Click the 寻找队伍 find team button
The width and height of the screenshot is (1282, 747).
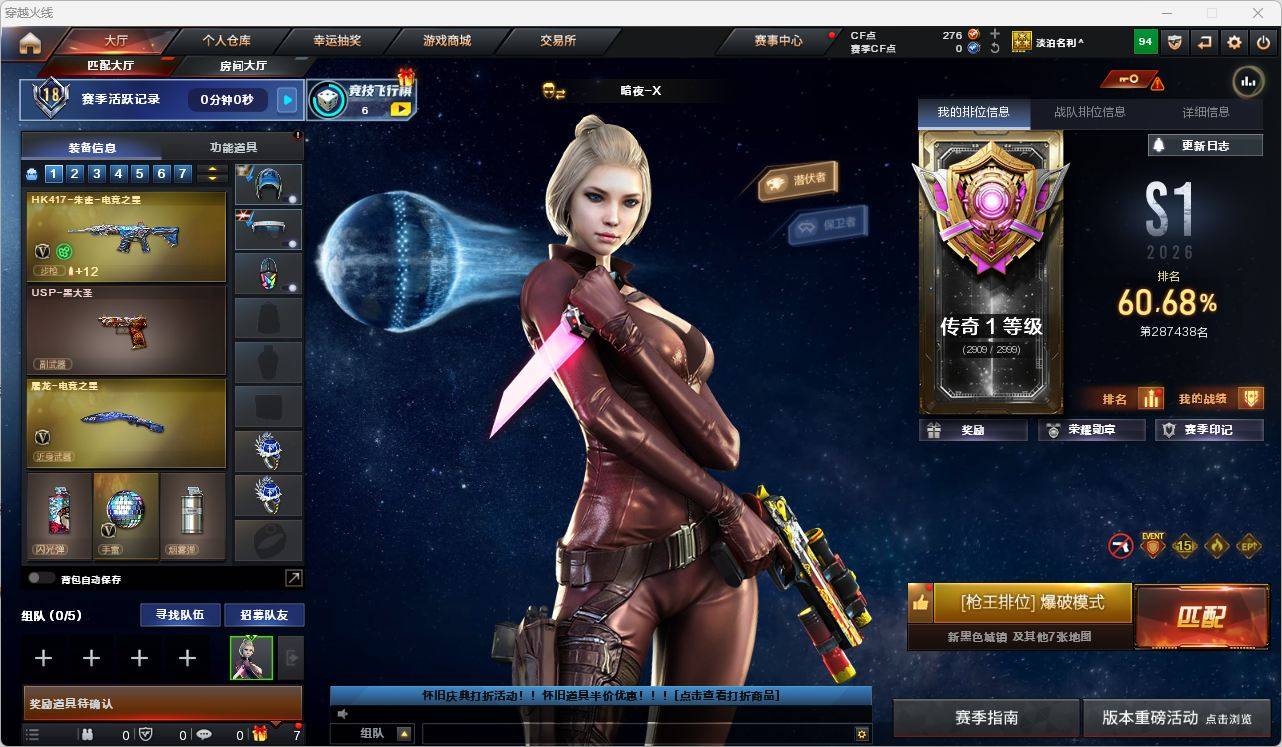(179, 615)
